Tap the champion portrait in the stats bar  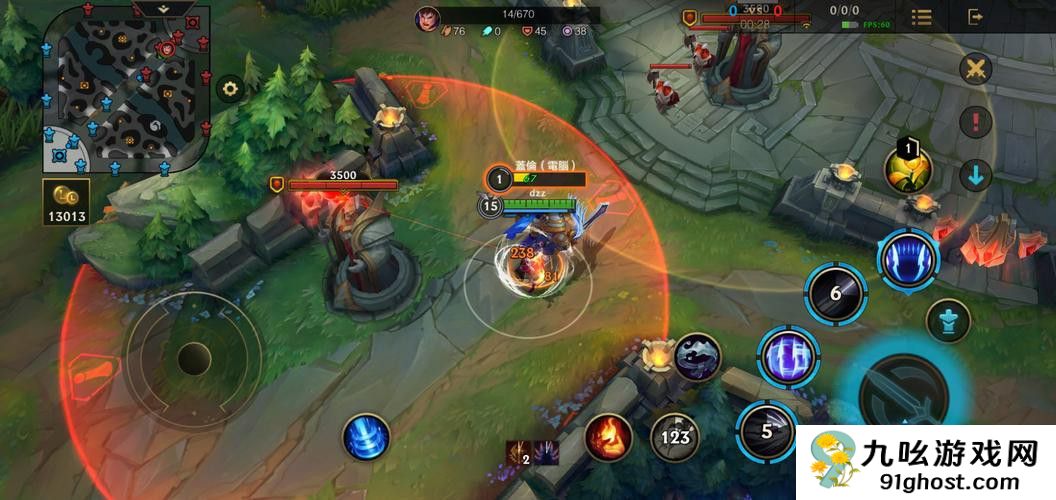coord(428,18)
